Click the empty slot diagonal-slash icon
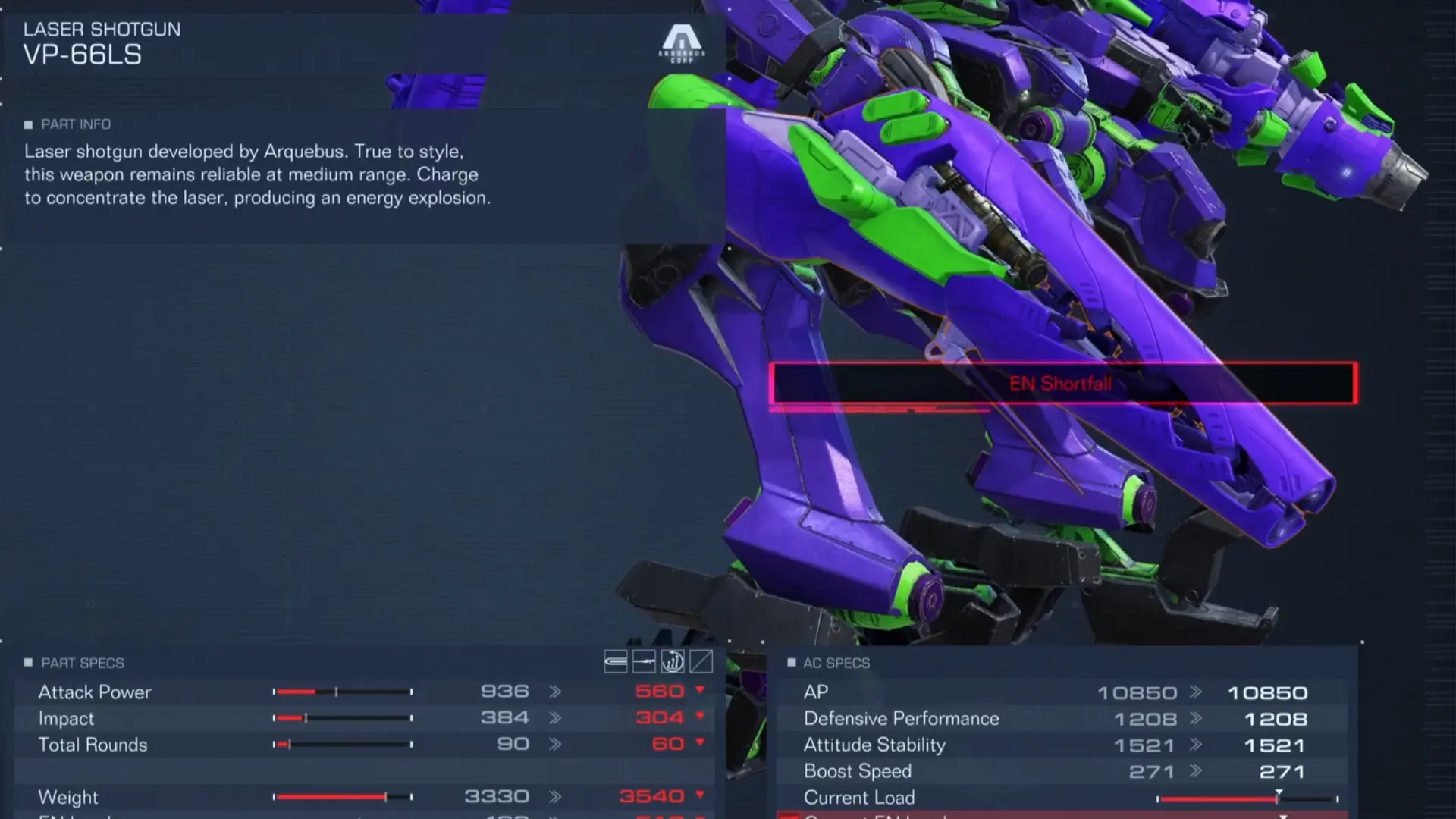 point(699,661)
